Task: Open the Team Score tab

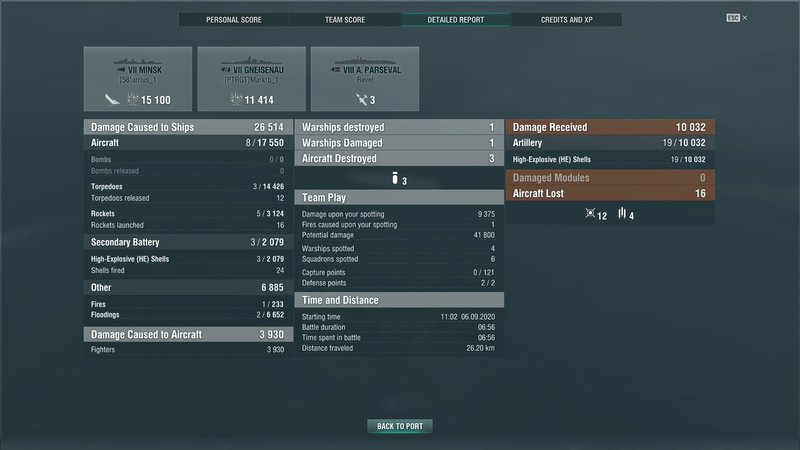Action: coord(345,20)
